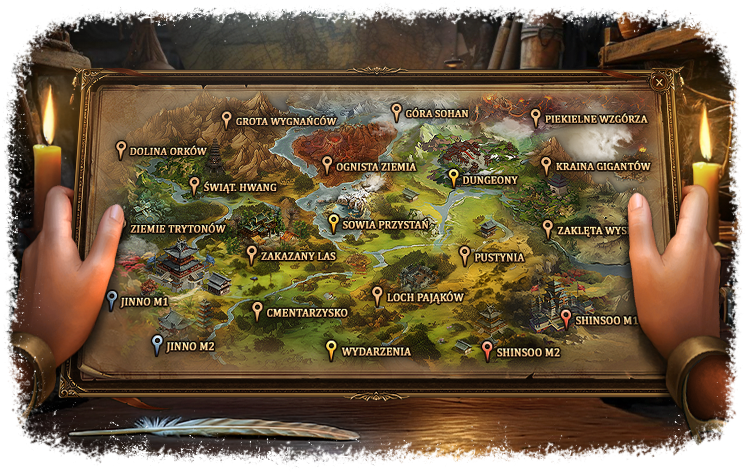Click the Sowia Przystań marker
746x472 pixels.
[333, 223]
